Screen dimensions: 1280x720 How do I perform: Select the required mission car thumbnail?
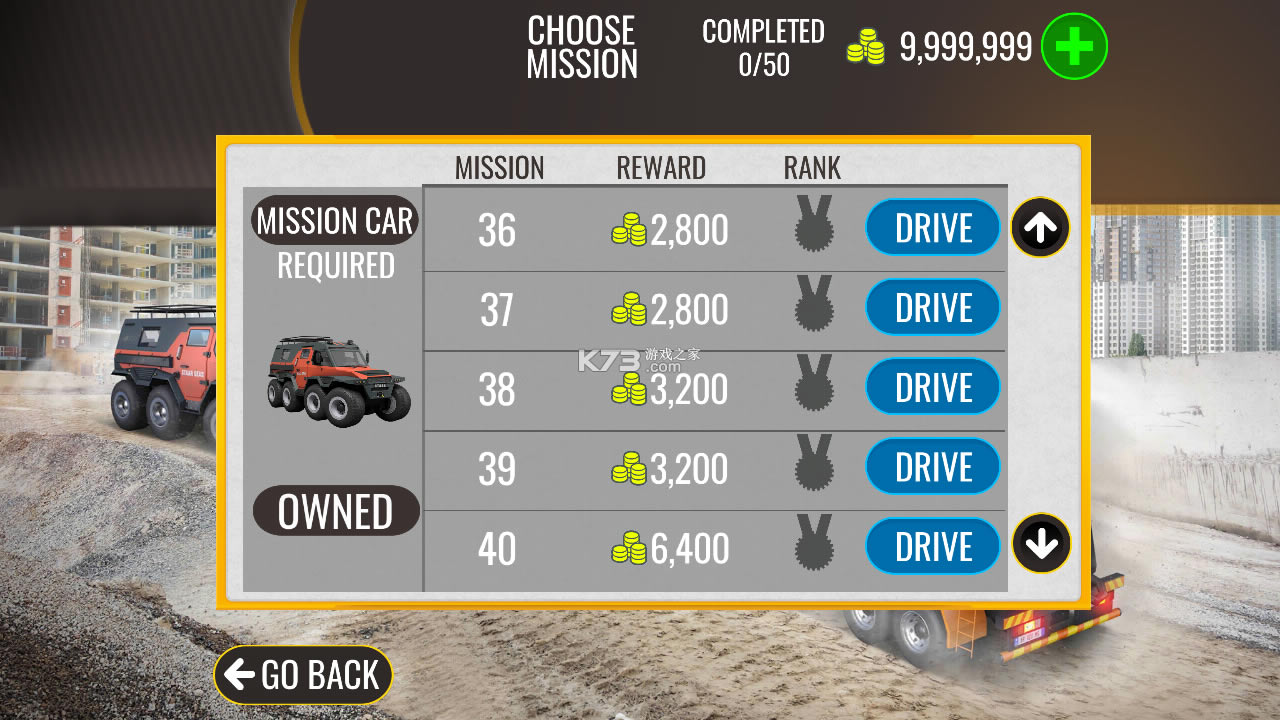[x=338, y=382]
